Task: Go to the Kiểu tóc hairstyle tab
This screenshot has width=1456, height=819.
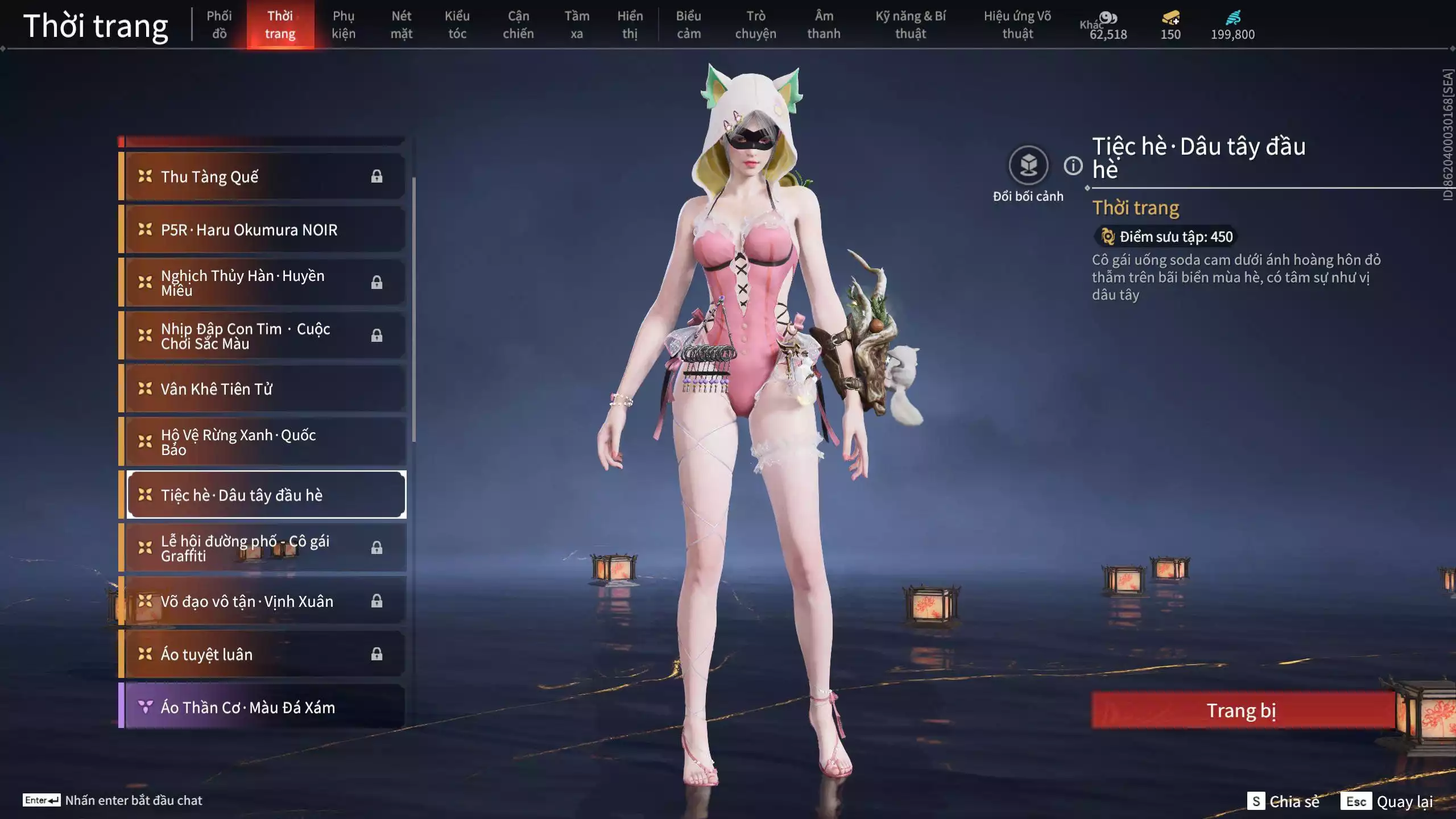Action: click(x=457, y=24)
